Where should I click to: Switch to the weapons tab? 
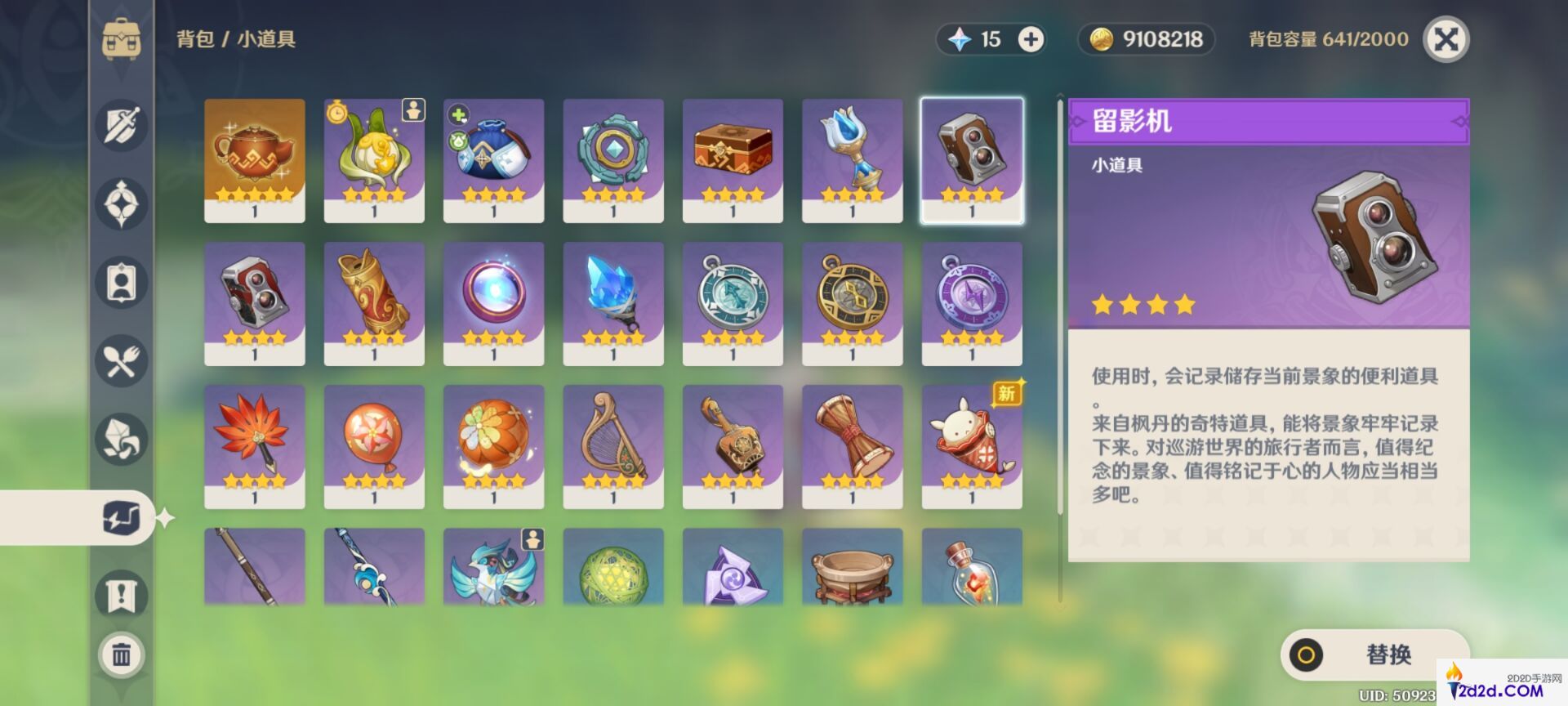(x=121, y=126)
